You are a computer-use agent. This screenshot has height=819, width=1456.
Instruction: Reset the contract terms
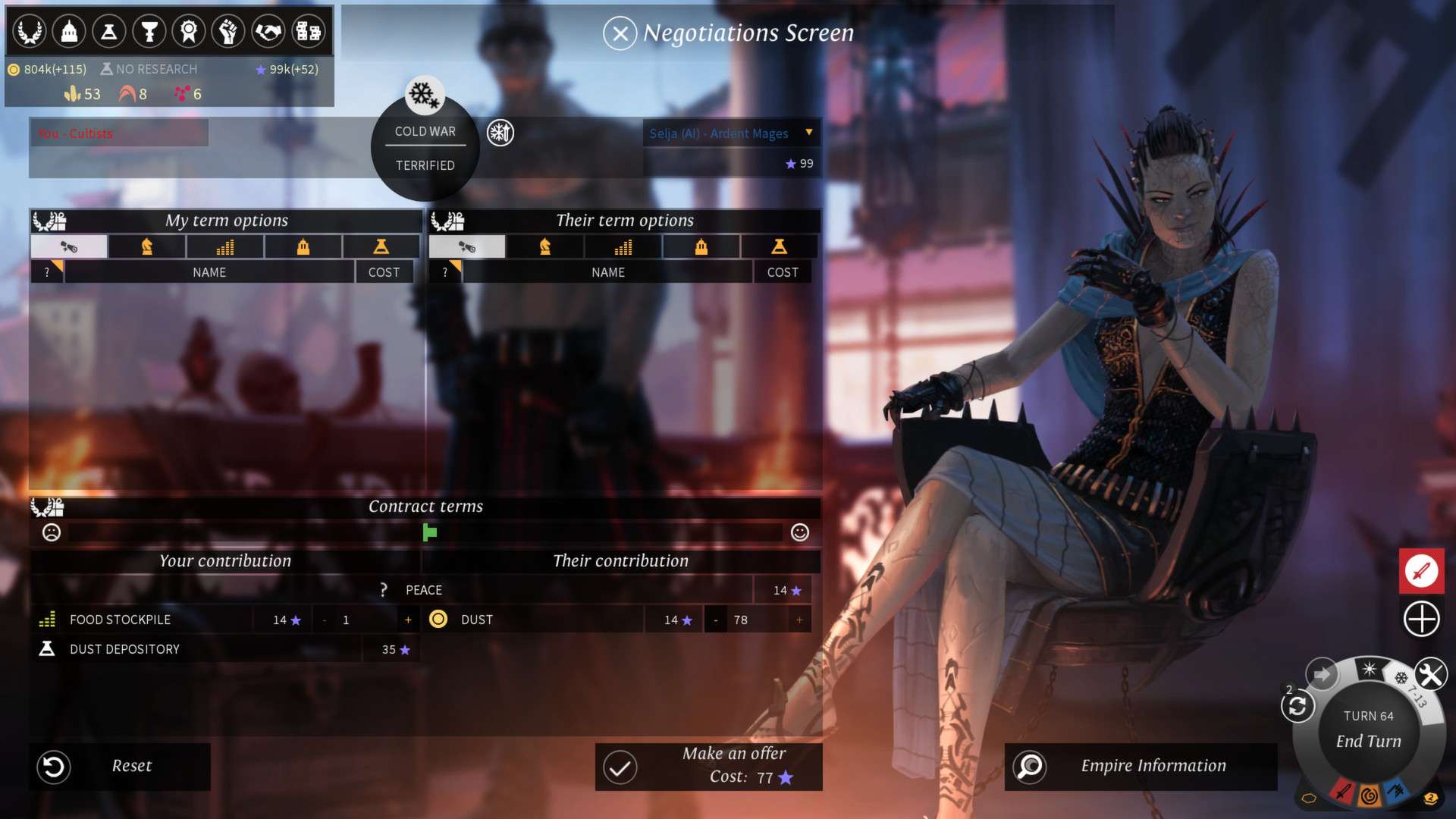click(120, 766)
